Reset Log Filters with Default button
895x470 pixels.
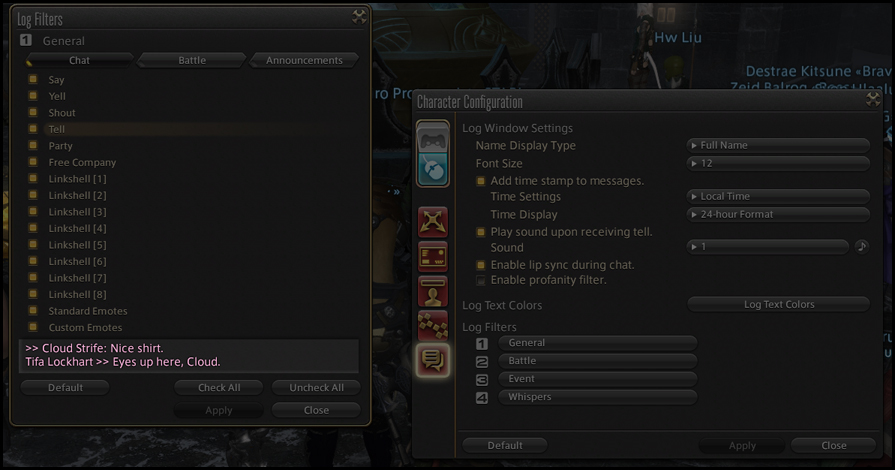65,387
